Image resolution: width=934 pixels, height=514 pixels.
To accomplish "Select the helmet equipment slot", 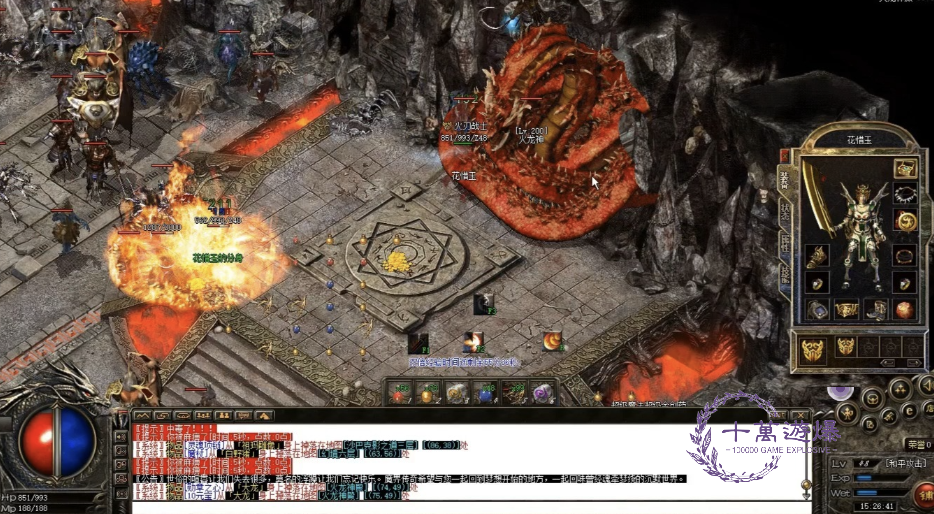I will pyautogui.click(x=905, y=168).
